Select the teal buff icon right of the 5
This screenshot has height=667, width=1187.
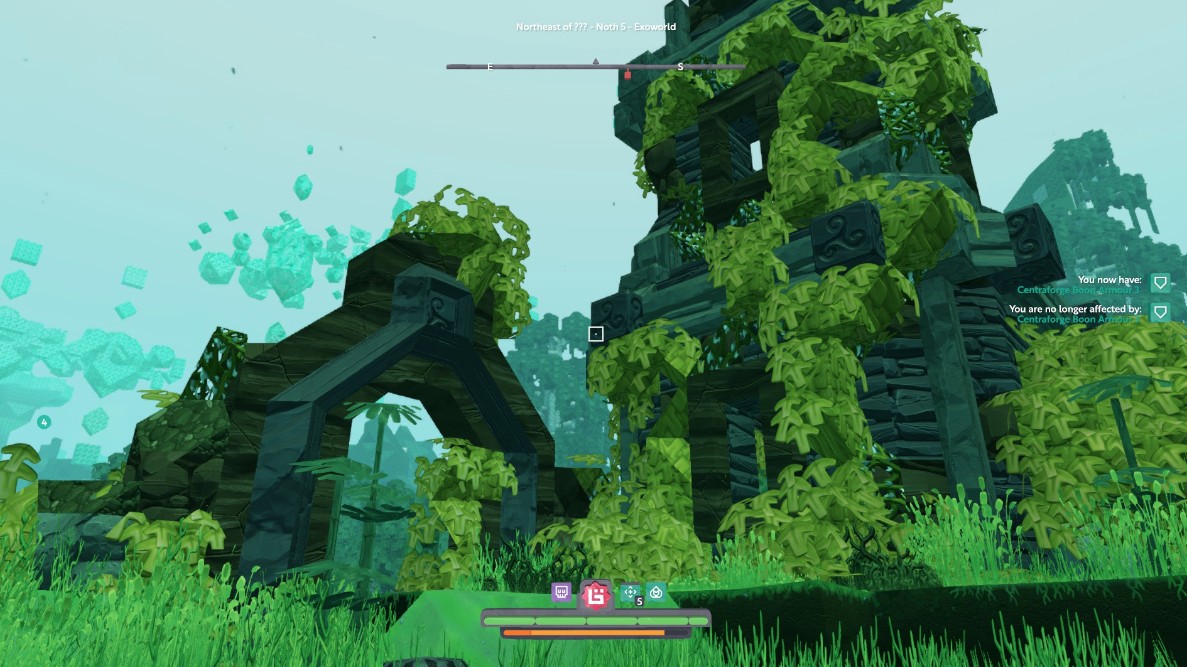(655, 593)
